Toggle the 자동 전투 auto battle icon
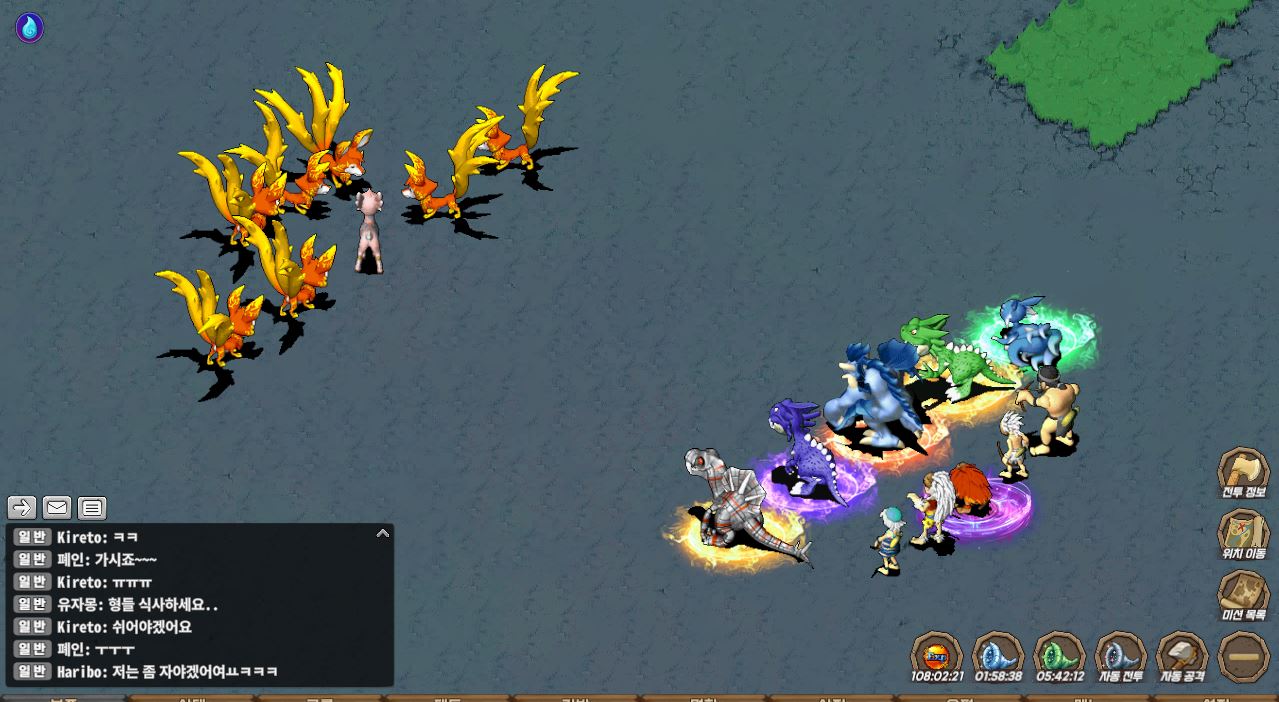The image size is (1279, 702). (x=1120, y=654)
